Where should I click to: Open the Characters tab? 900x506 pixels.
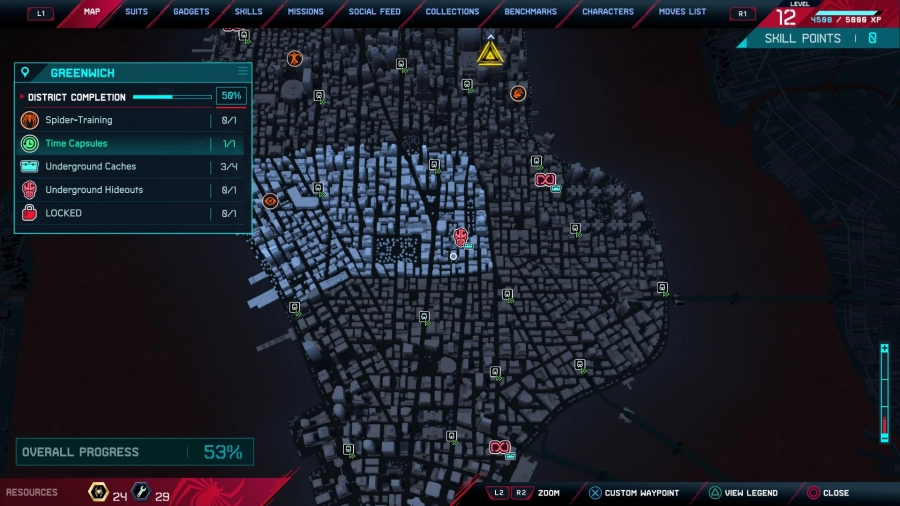(608, 12)
